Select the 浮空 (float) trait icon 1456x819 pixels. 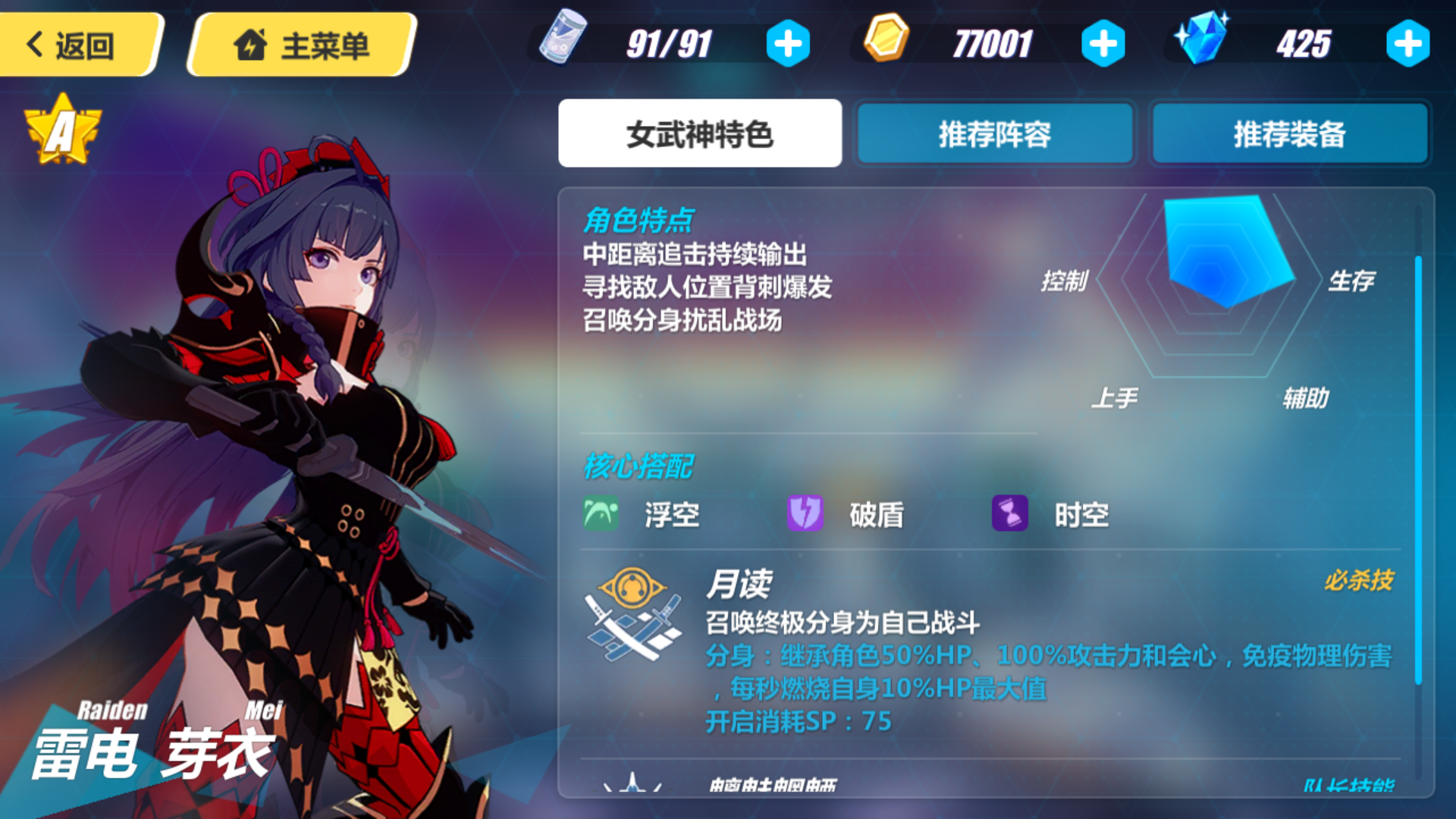tap(601, 513)
